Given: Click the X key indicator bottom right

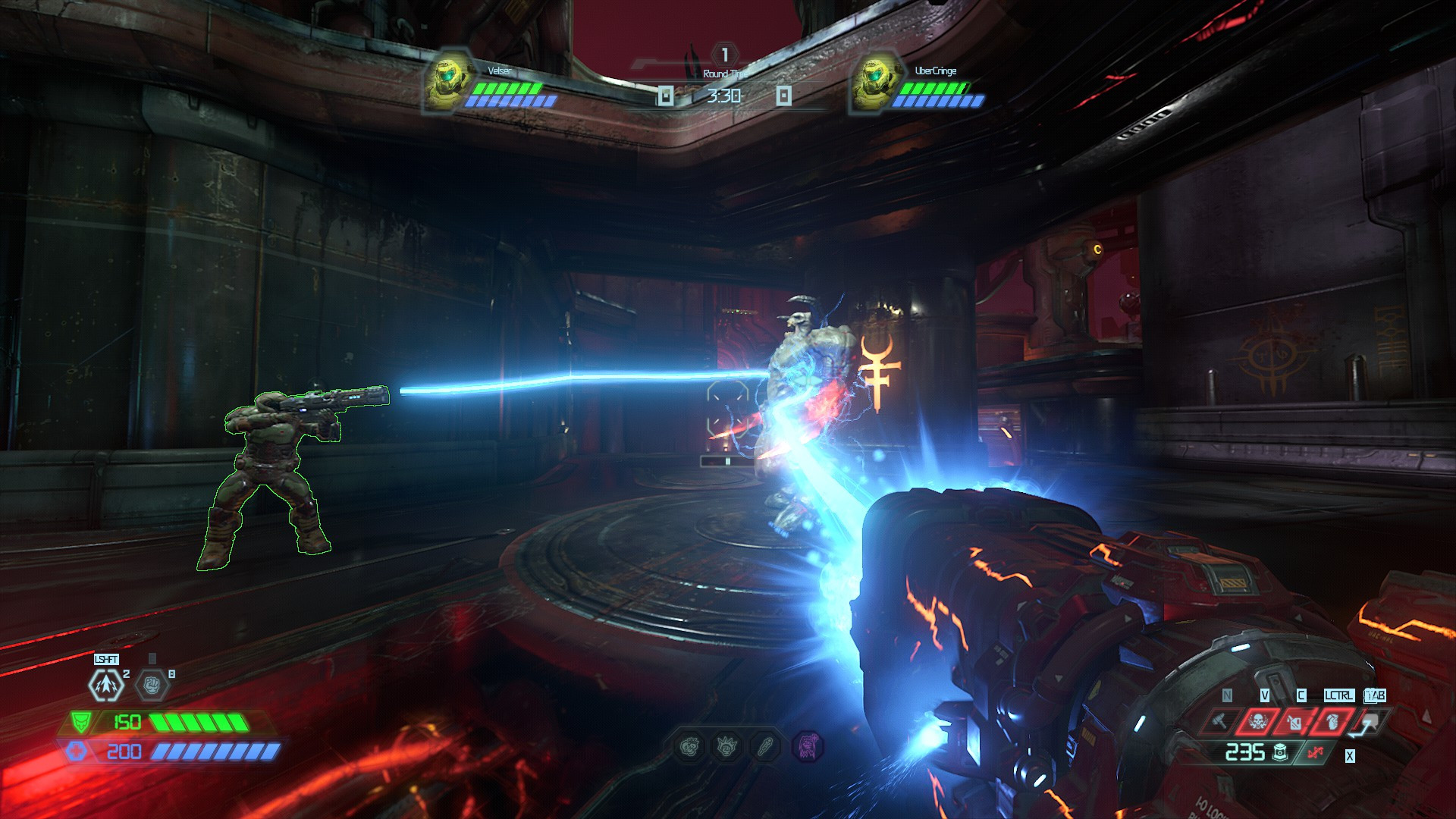Looking at the screenshot, I should tap(1350, 755).
